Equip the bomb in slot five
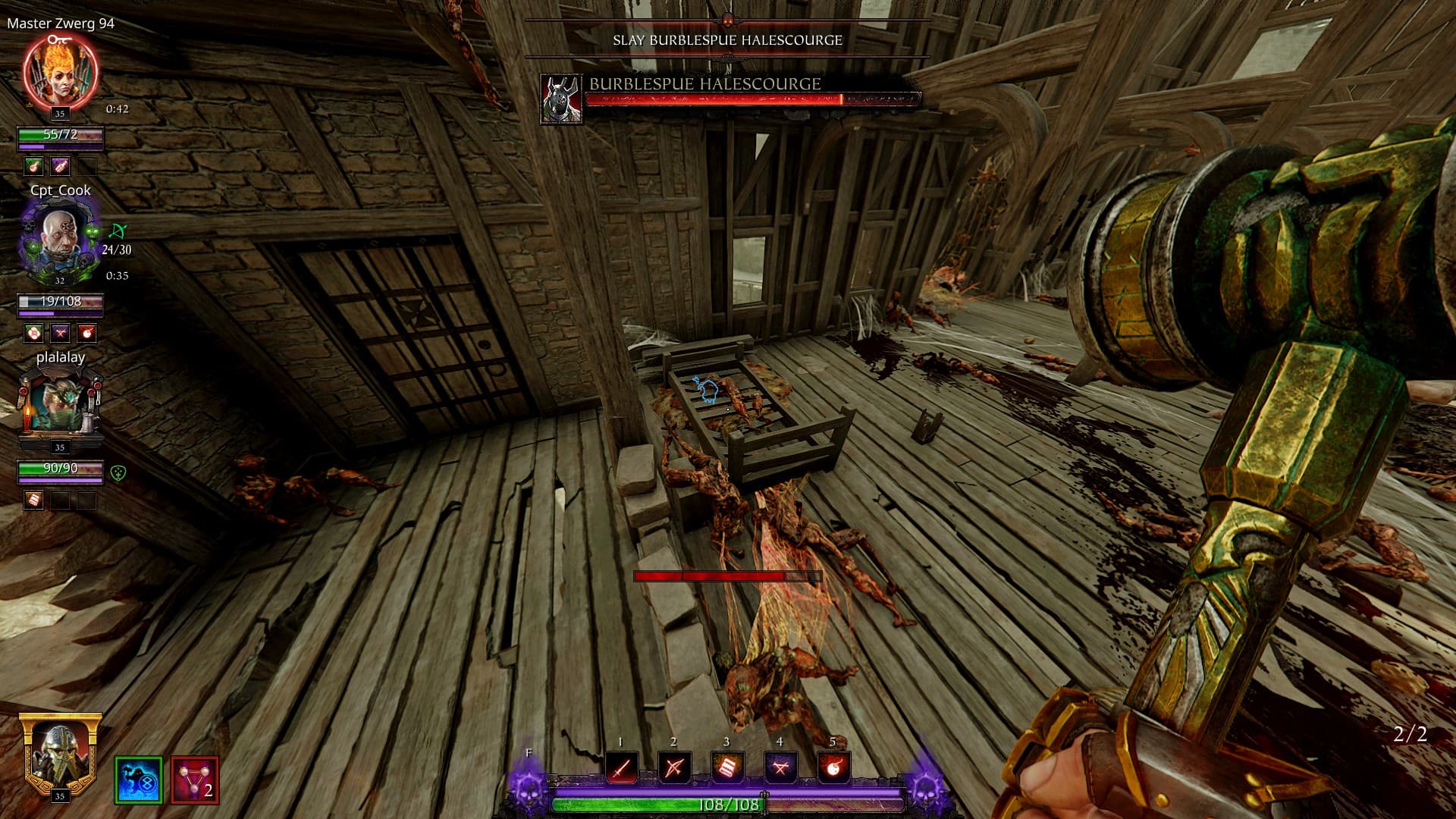Viewport: 1456px width, 819px height. pyautogui.click(x=833, y=768)
